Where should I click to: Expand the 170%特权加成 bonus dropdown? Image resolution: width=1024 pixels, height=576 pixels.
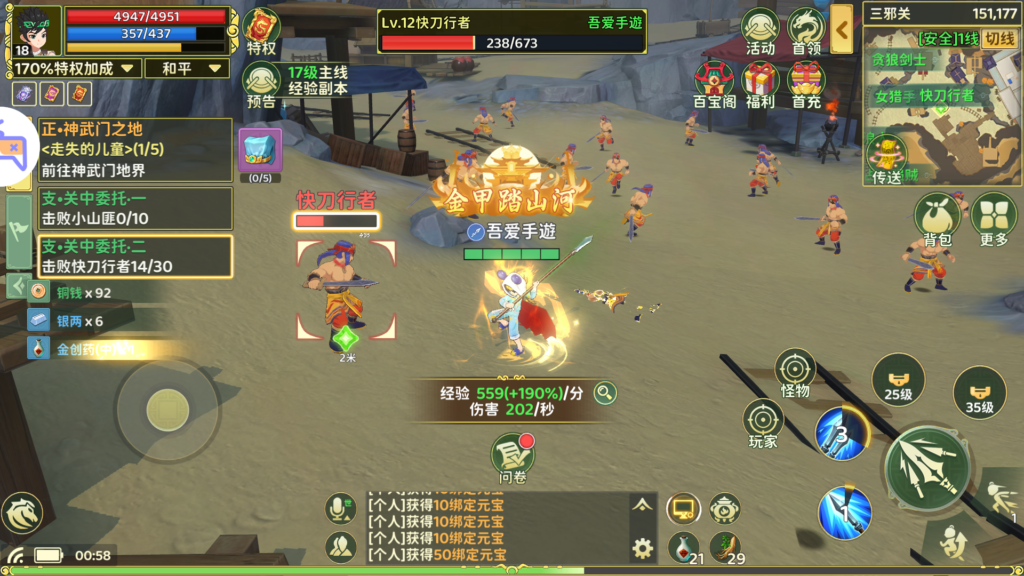point(76,68)
